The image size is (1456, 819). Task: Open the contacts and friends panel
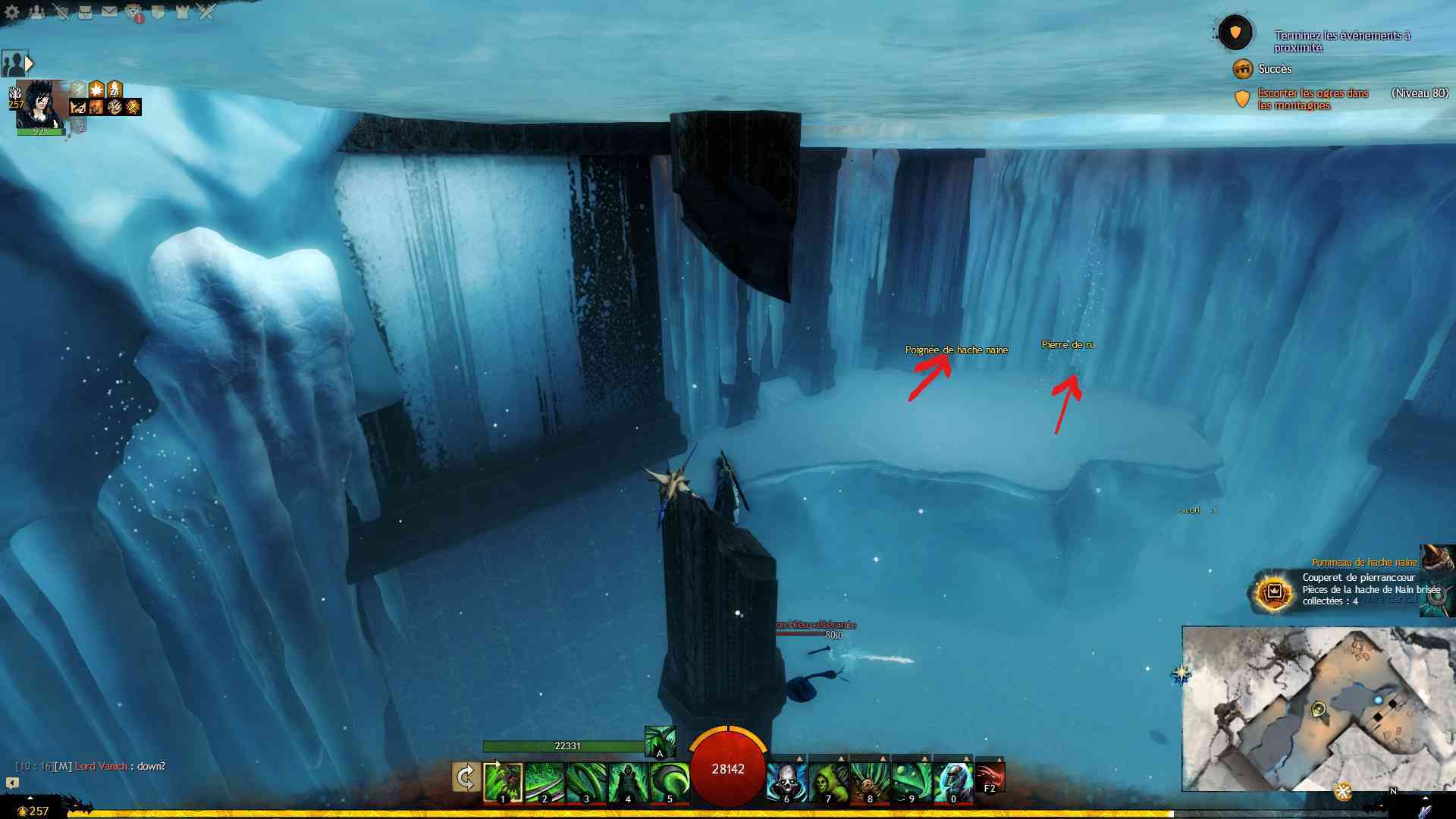(x=36, y=12)
